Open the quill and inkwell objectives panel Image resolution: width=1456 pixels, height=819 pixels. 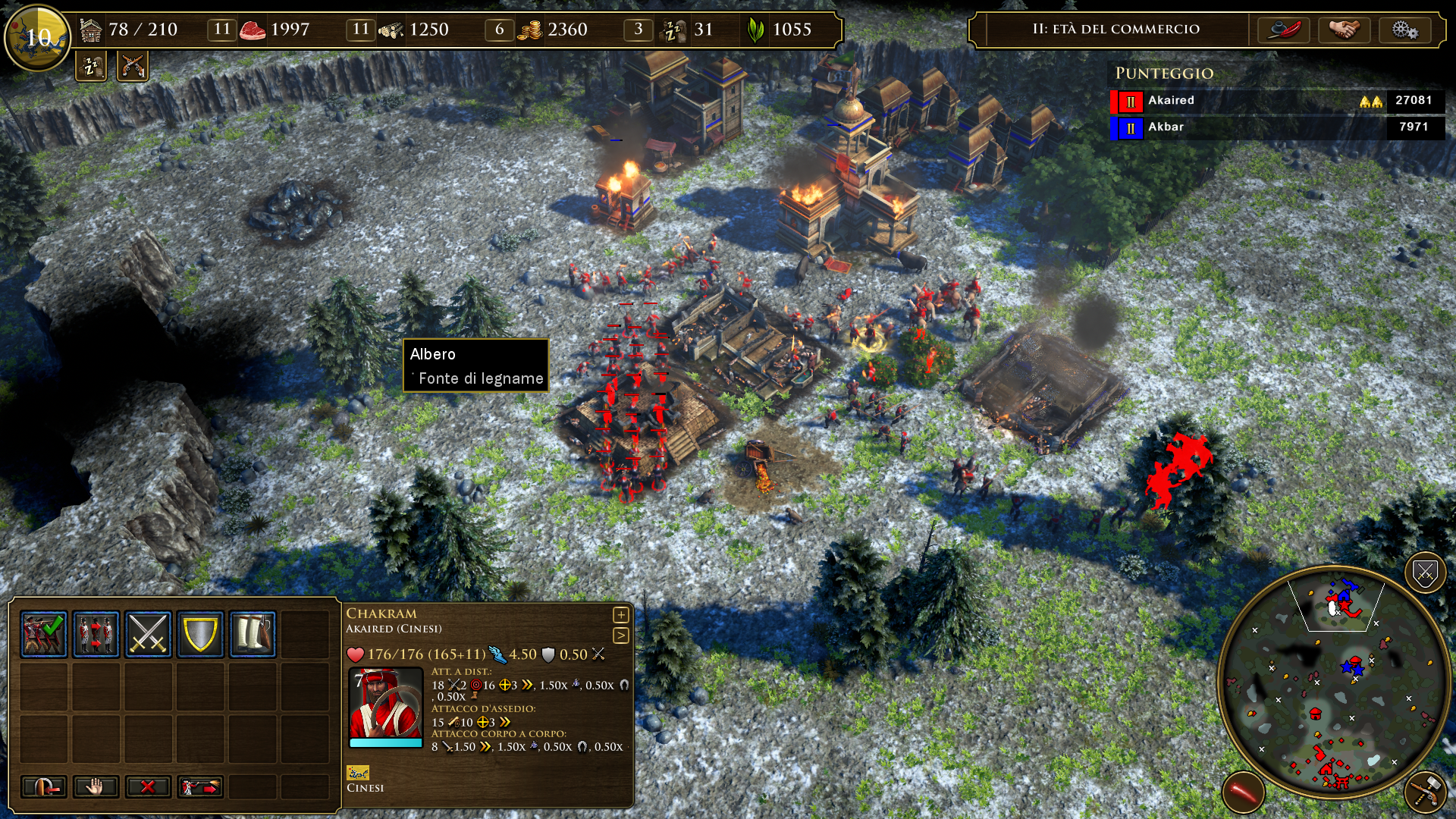1283,30
